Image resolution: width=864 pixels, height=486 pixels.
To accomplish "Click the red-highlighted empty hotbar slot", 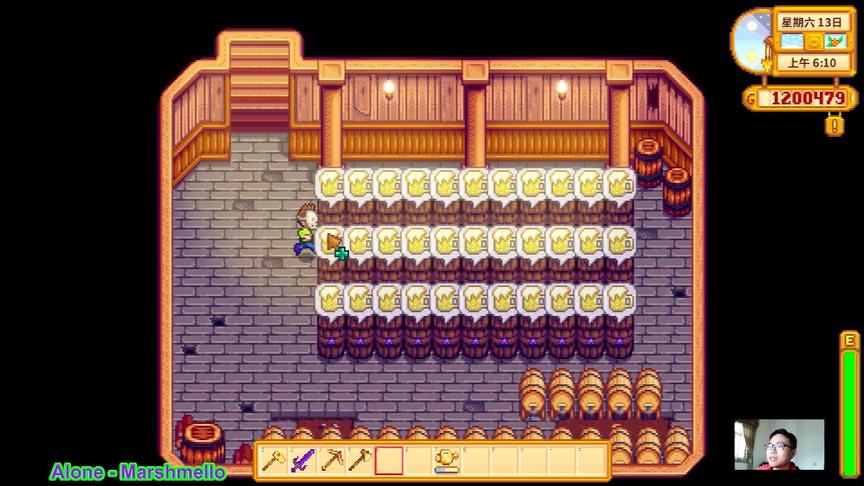I will click(x=389, y=461).
